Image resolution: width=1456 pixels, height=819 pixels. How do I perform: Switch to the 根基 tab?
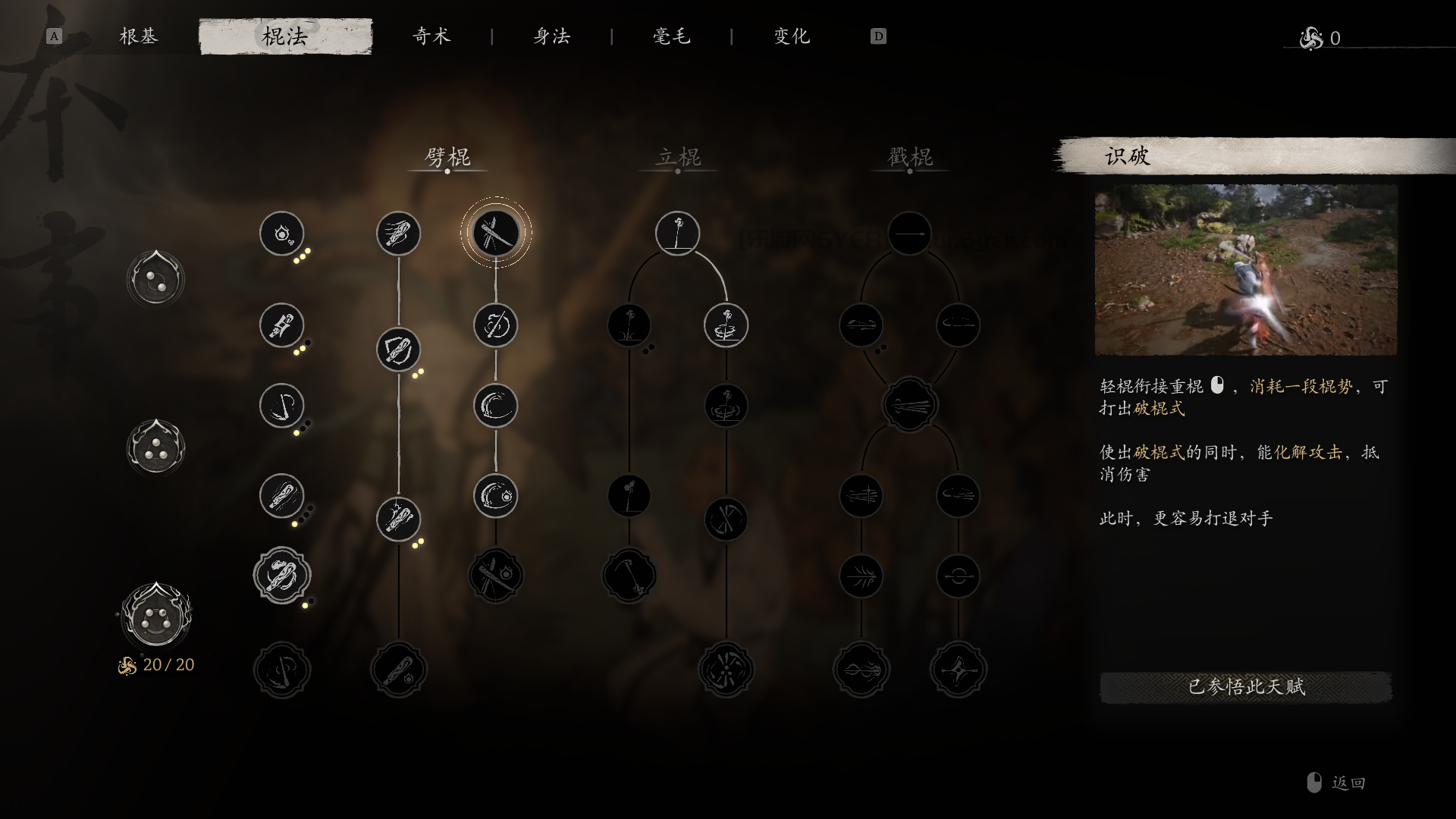[x=139, y=36]
